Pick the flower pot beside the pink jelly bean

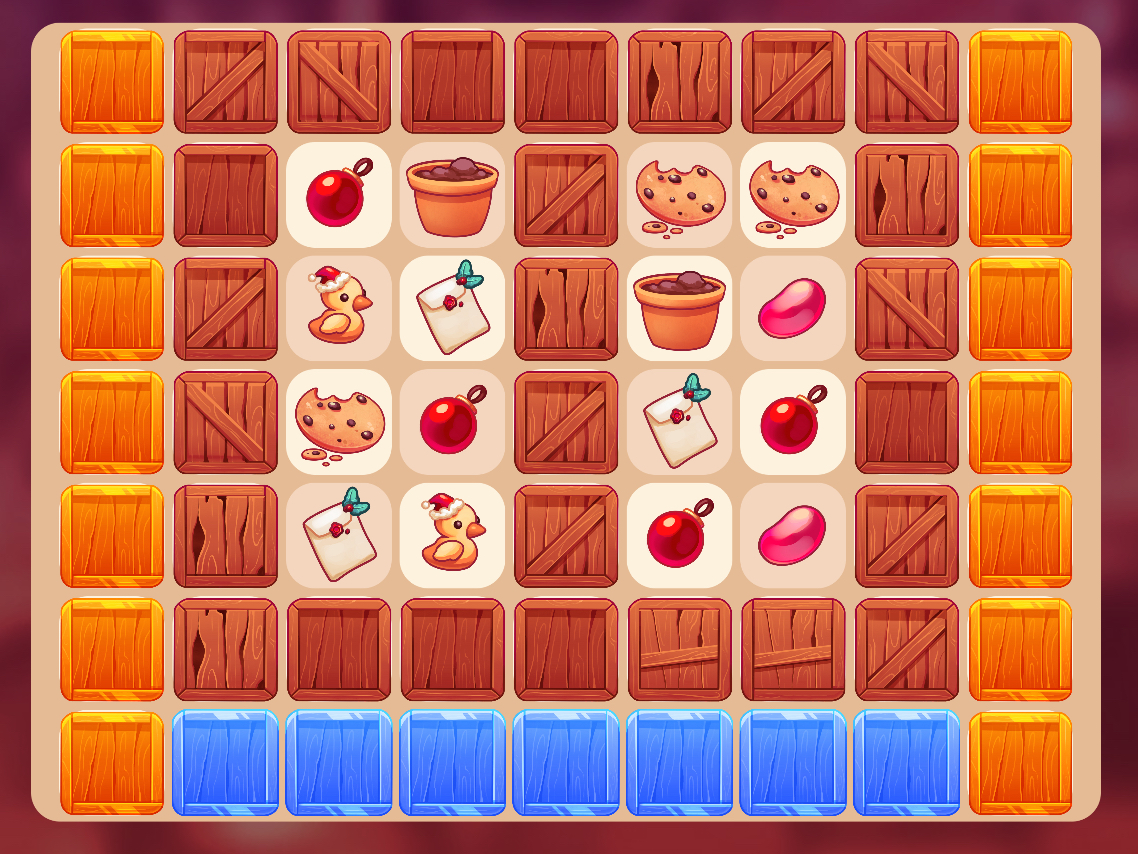(679, 309)
